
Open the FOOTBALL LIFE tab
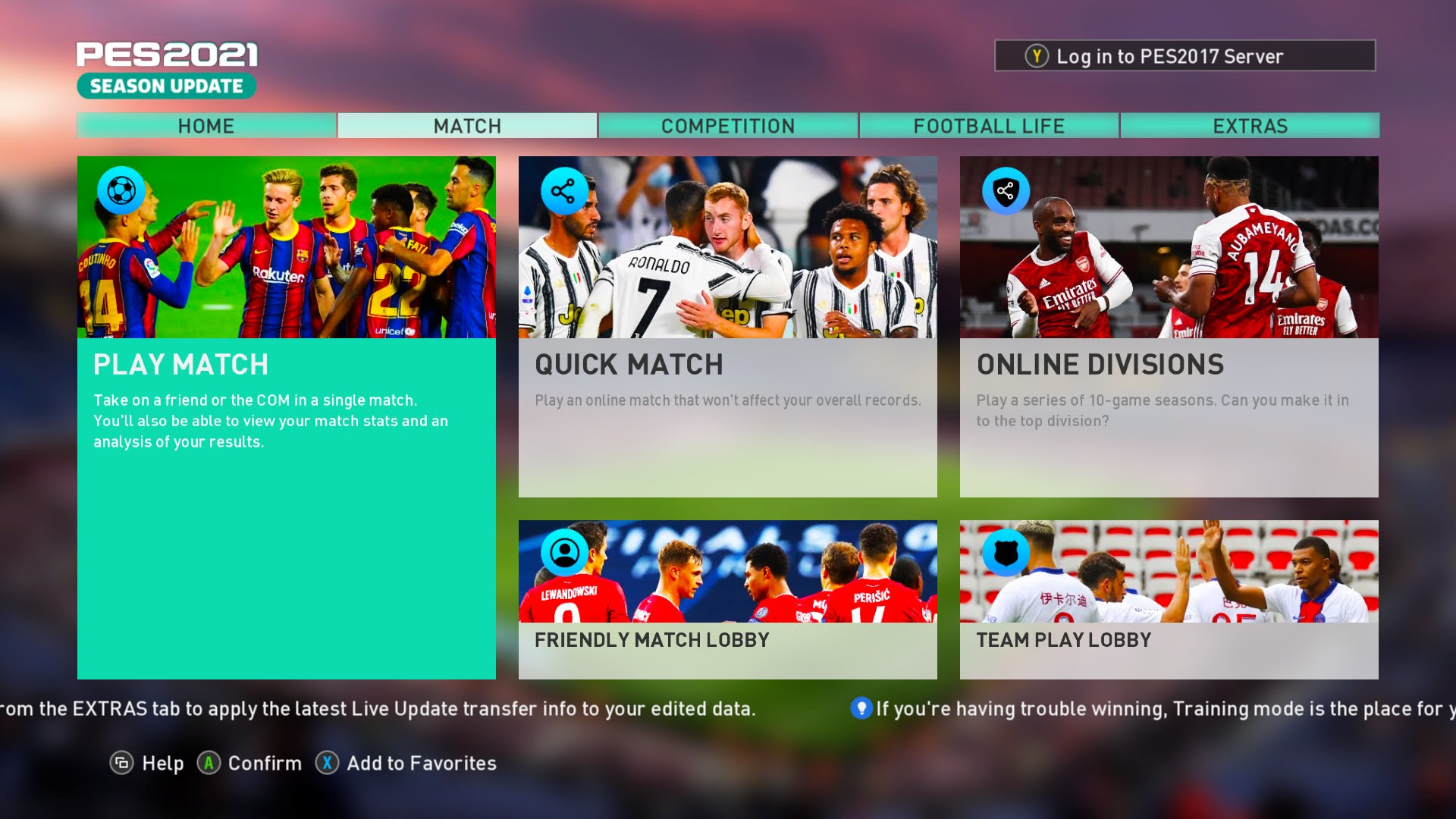[x=989, y=126]
